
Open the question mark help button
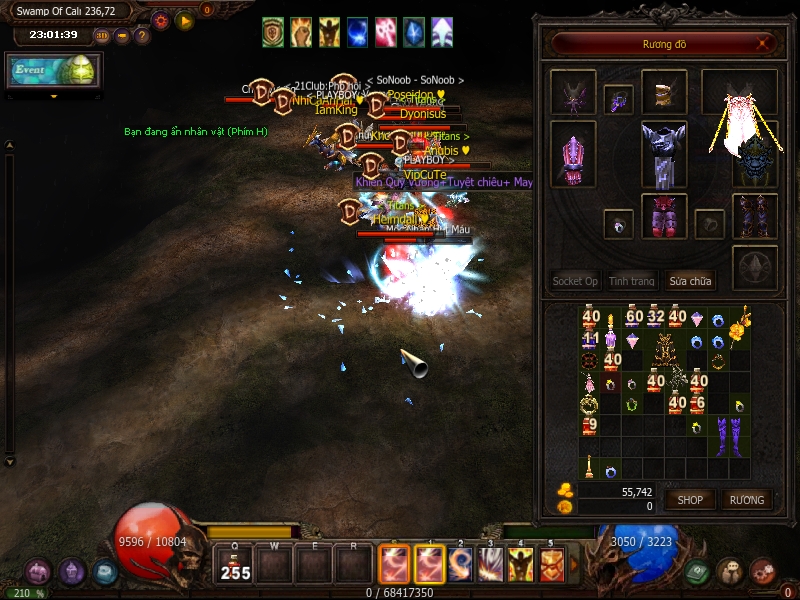[142, 36]
